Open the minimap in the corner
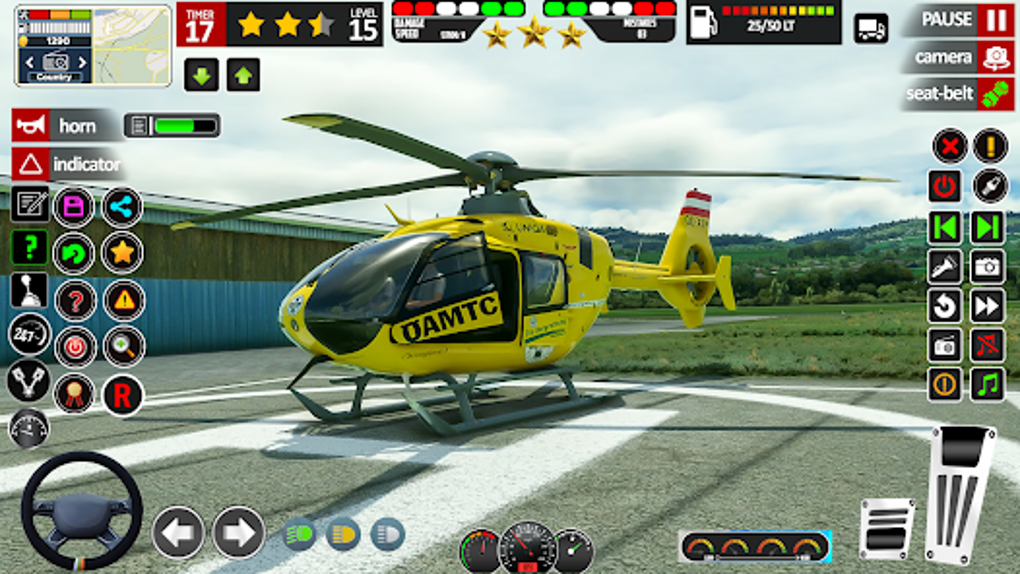This screenshot has height=574, width=1020. [x=93, y=46]
